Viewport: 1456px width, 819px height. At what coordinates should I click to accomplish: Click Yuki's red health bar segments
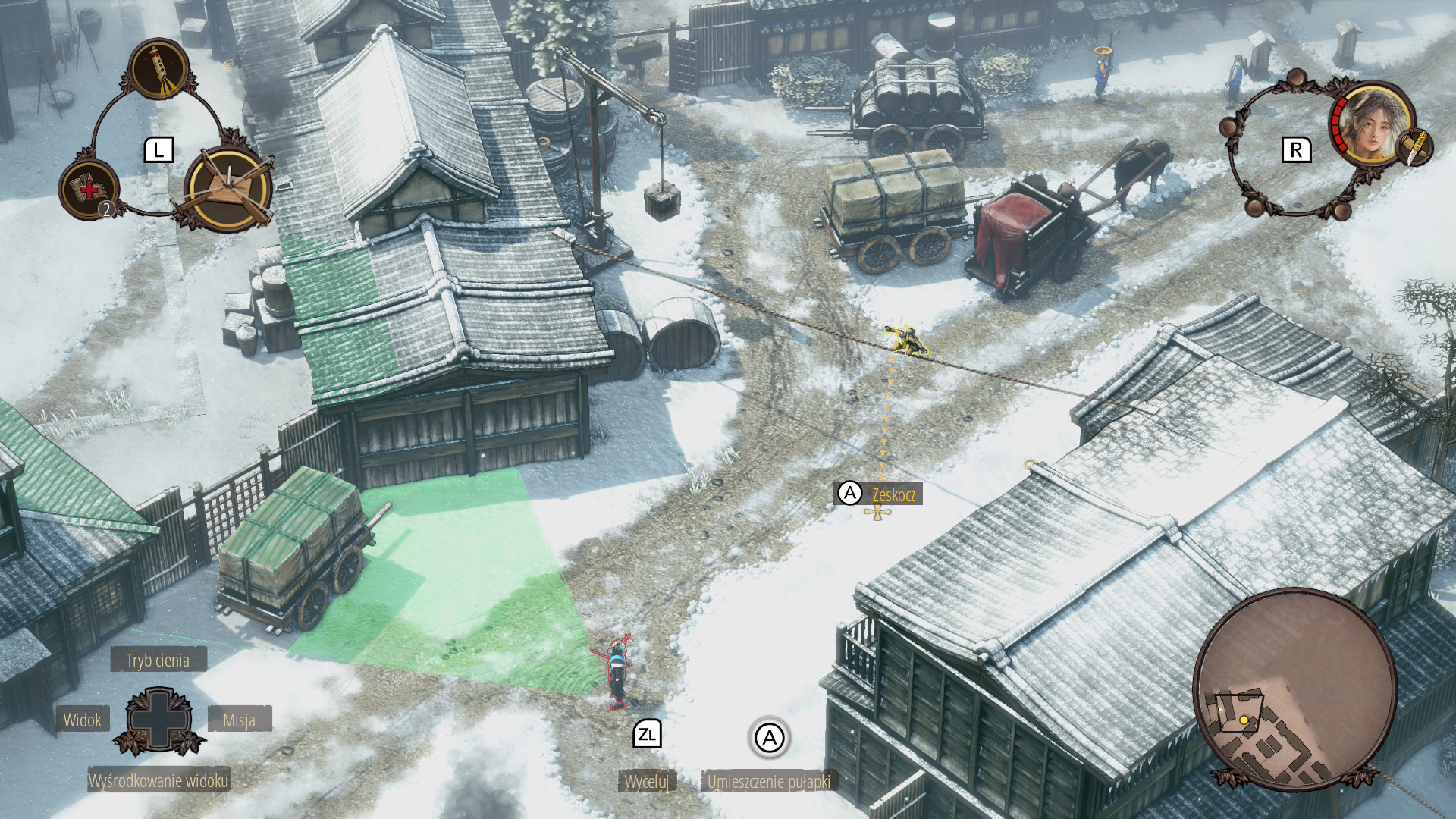point(1339,124)
